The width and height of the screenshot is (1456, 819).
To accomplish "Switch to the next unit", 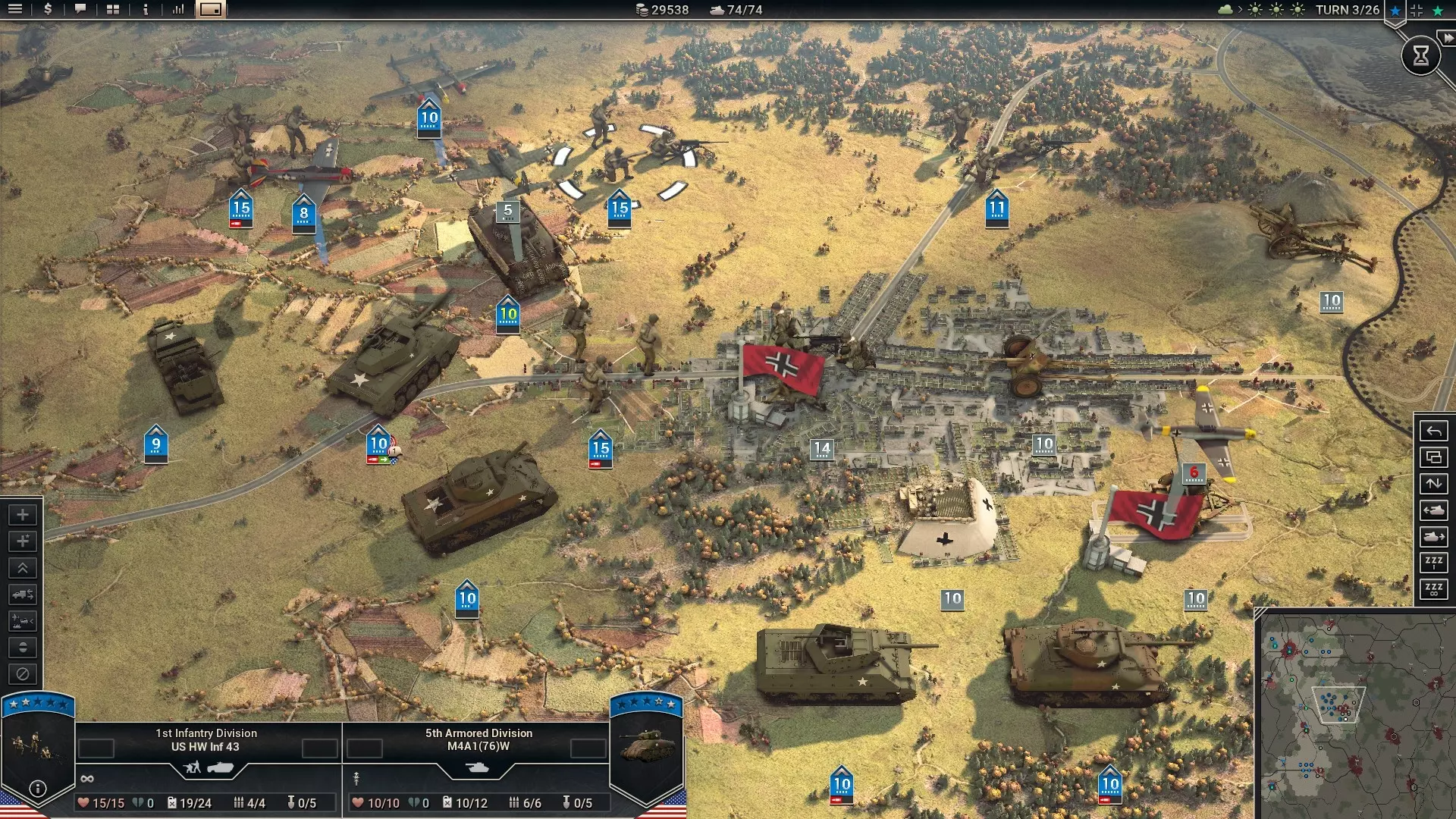I will [1433, 537].
